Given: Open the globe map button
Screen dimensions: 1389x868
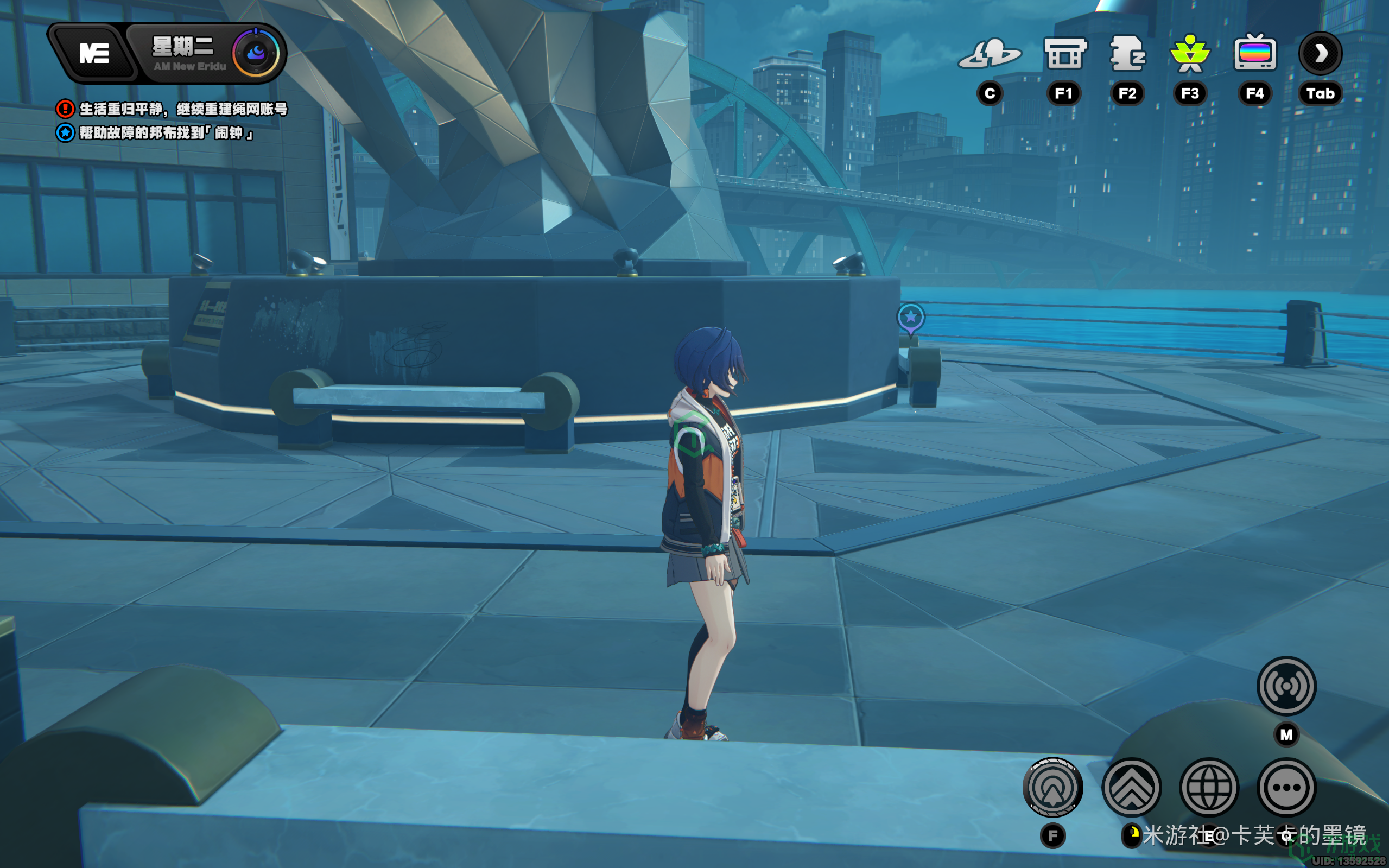Looking at the screenshot, I should tap(1209, 787).
